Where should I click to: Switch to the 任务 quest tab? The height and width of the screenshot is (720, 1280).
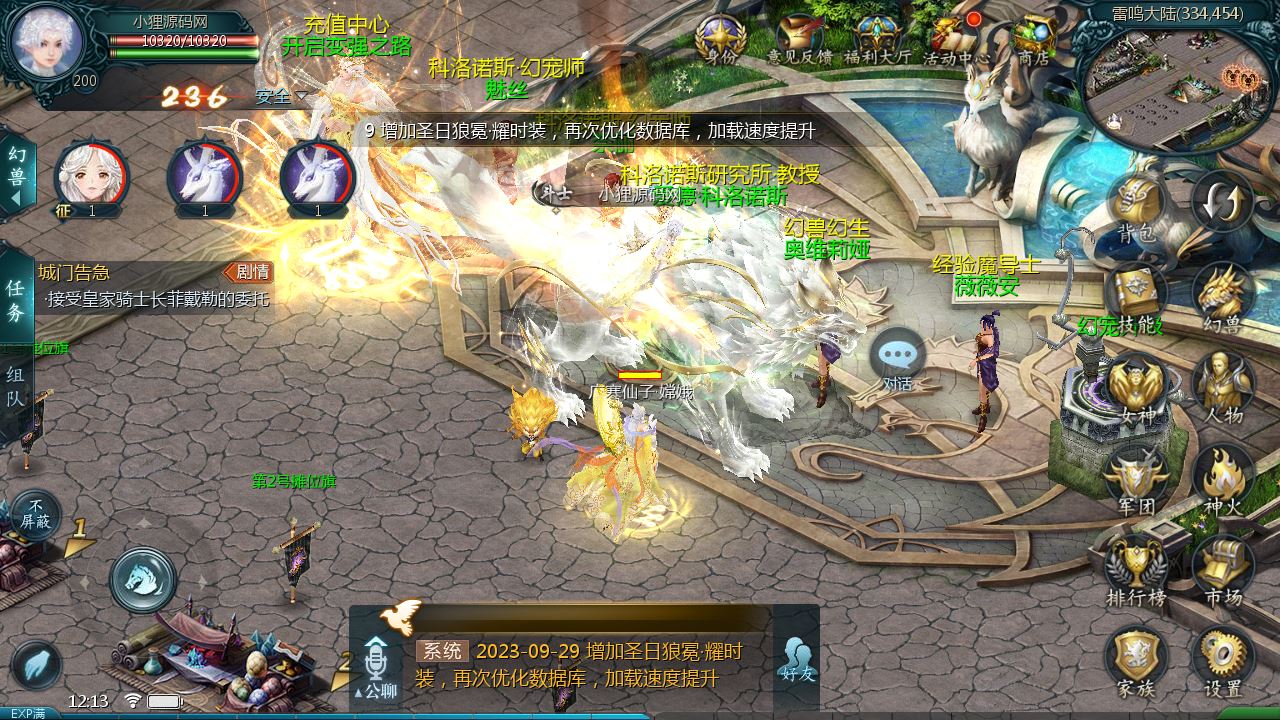16,300
